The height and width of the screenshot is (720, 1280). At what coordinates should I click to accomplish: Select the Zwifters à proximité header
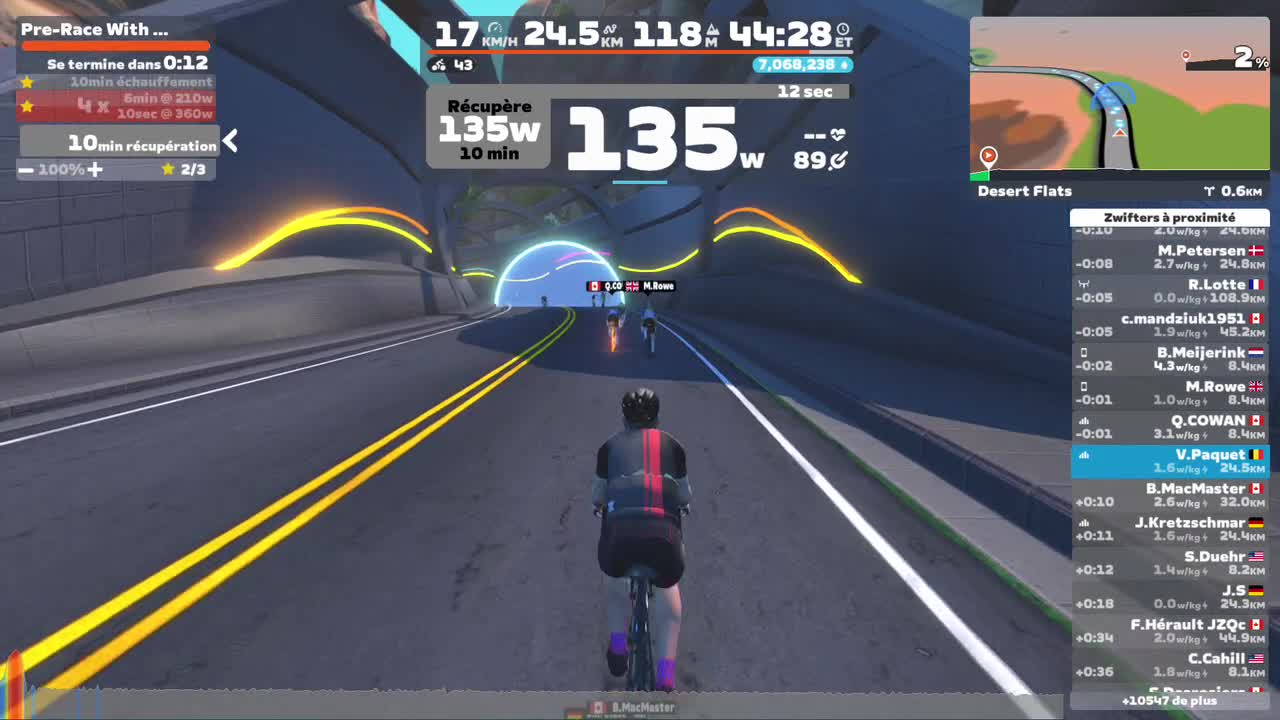(1170, 217)
